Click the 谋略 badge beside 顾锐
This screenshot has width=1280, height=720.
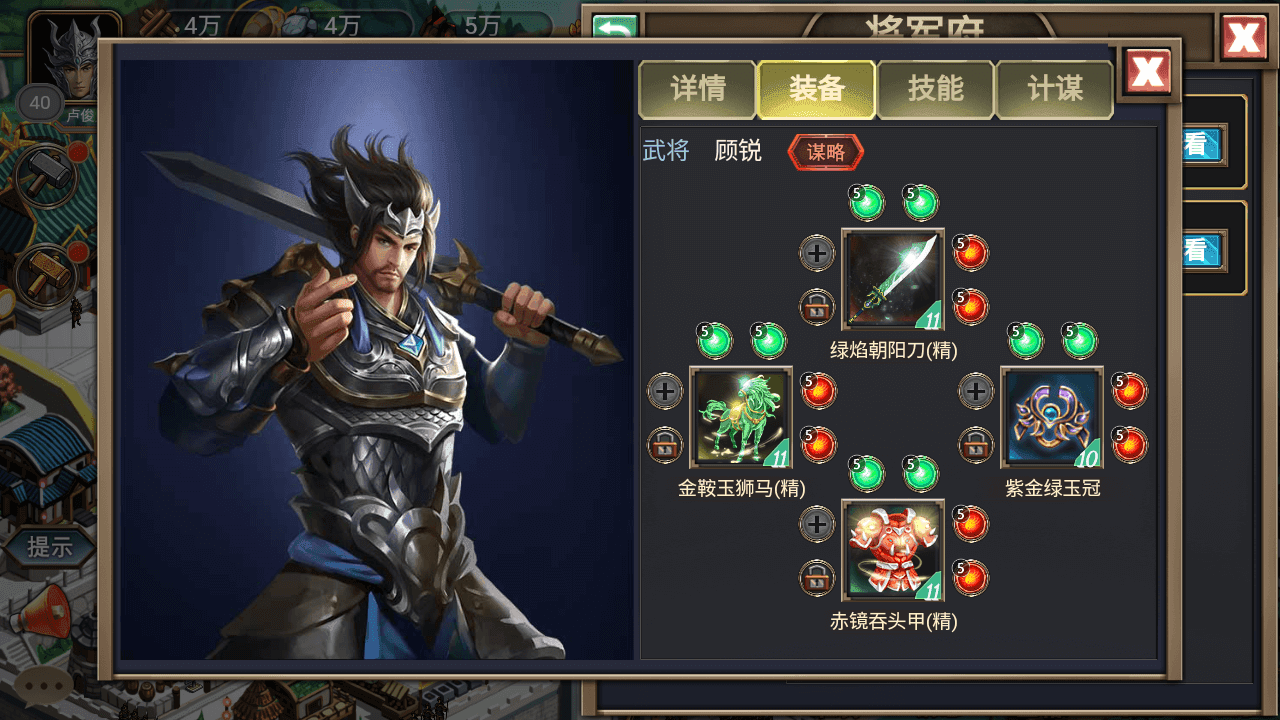[x=826, y=153]
